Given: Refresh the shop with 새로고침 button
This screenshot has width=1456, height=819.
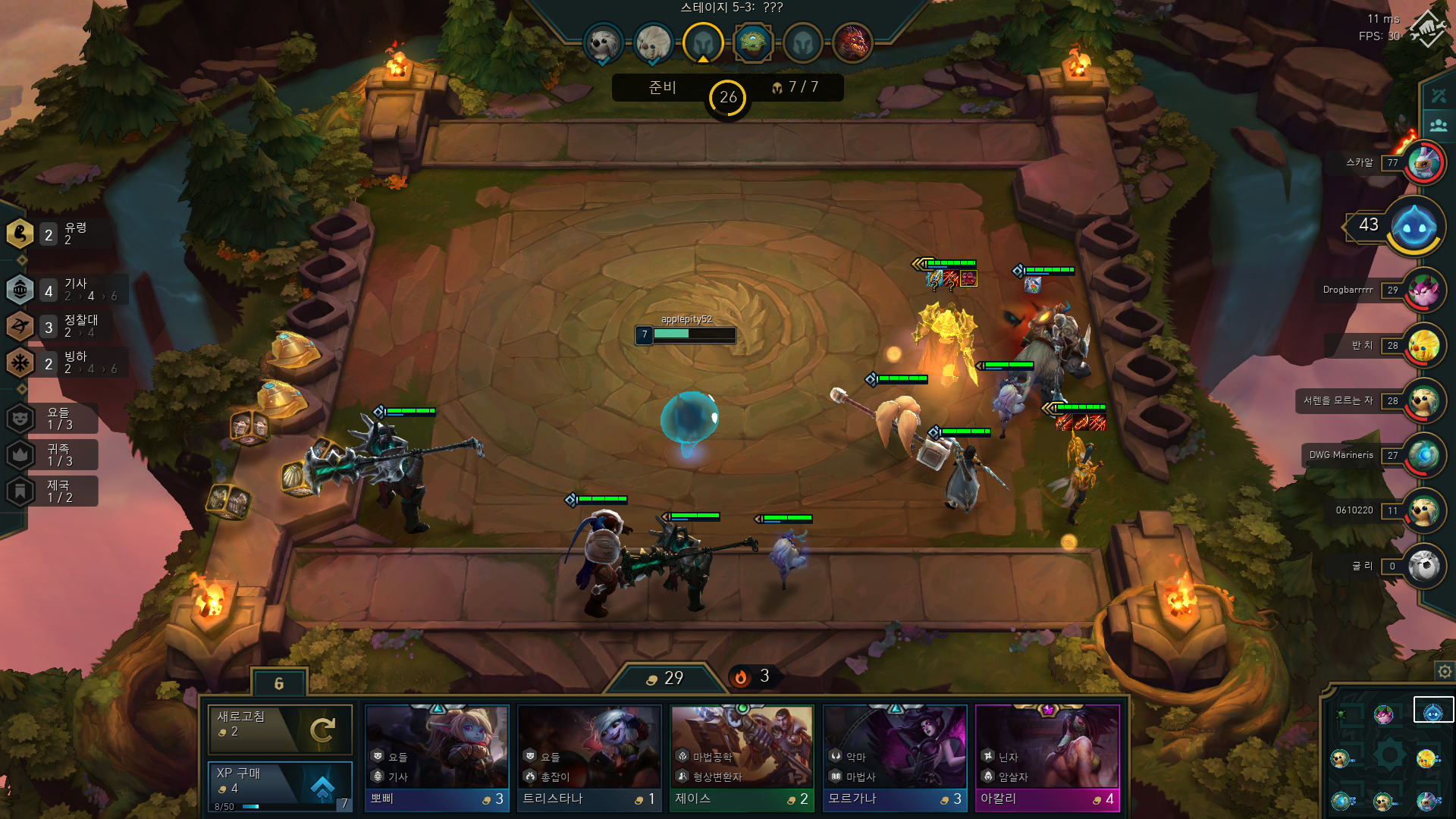Looking at the screenshot, I should pyautogui.click(x=280, y=729).
